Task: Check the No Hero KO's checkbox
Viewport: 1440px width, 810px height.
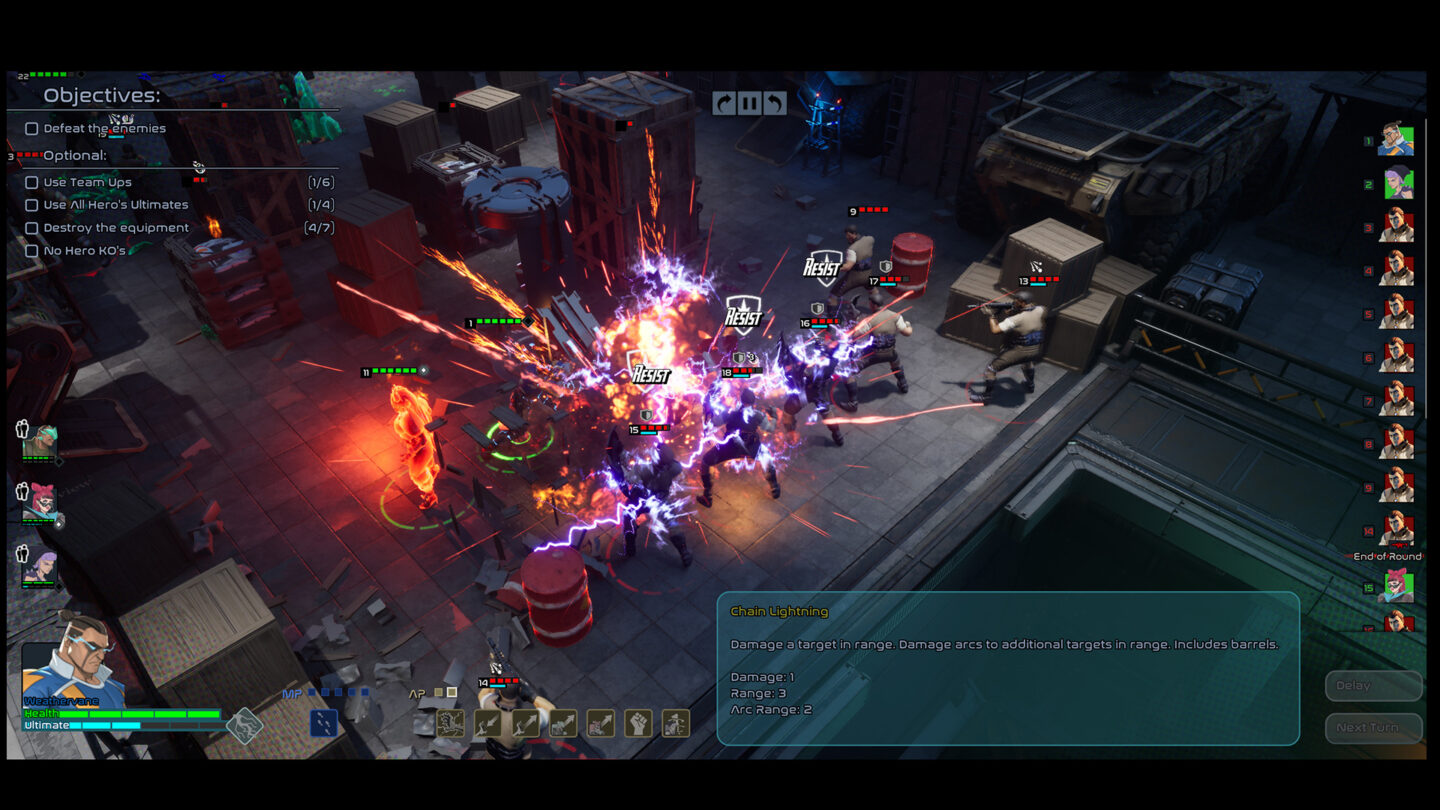Action: (31, 251)
